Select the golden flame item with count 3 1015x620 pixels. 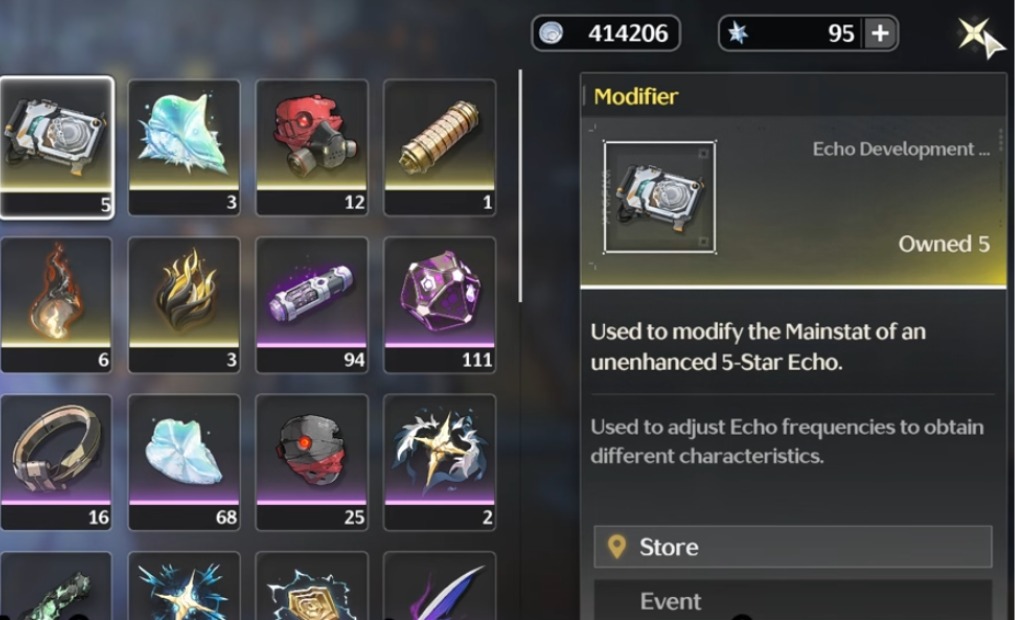click(x=184, y=303)
